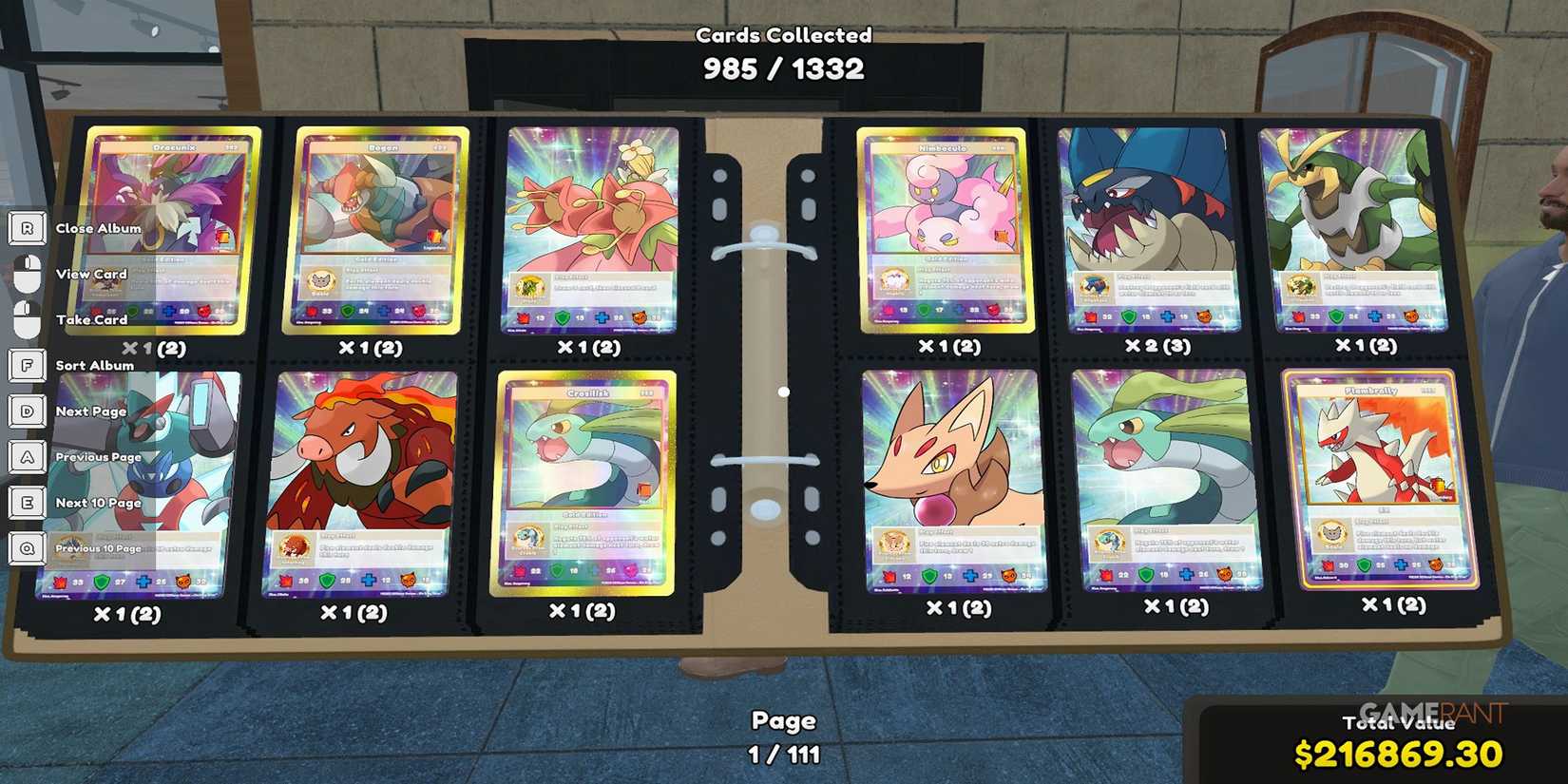Click Sort Album
Viewport: 1568px width, 784px height.
pyautogui.click(x=96, y=365)
